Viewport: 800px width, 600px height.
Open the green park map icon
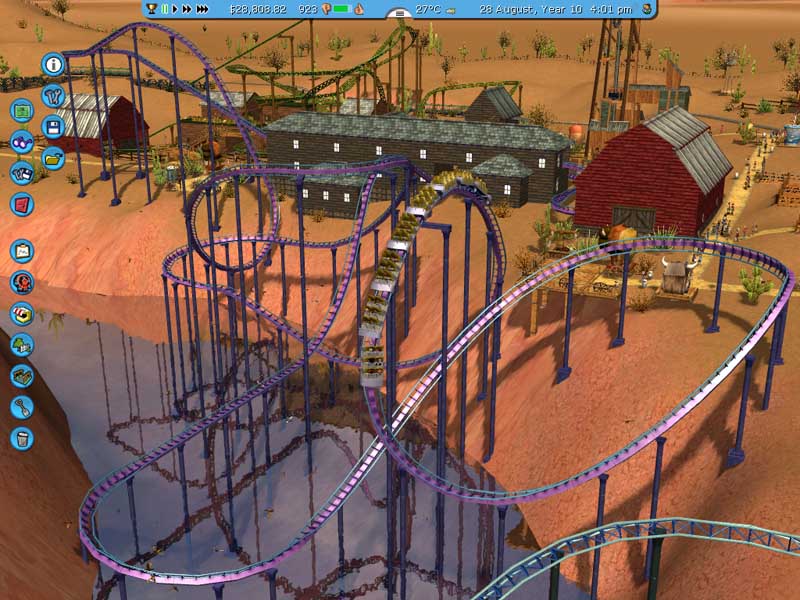tap(22, 111)
